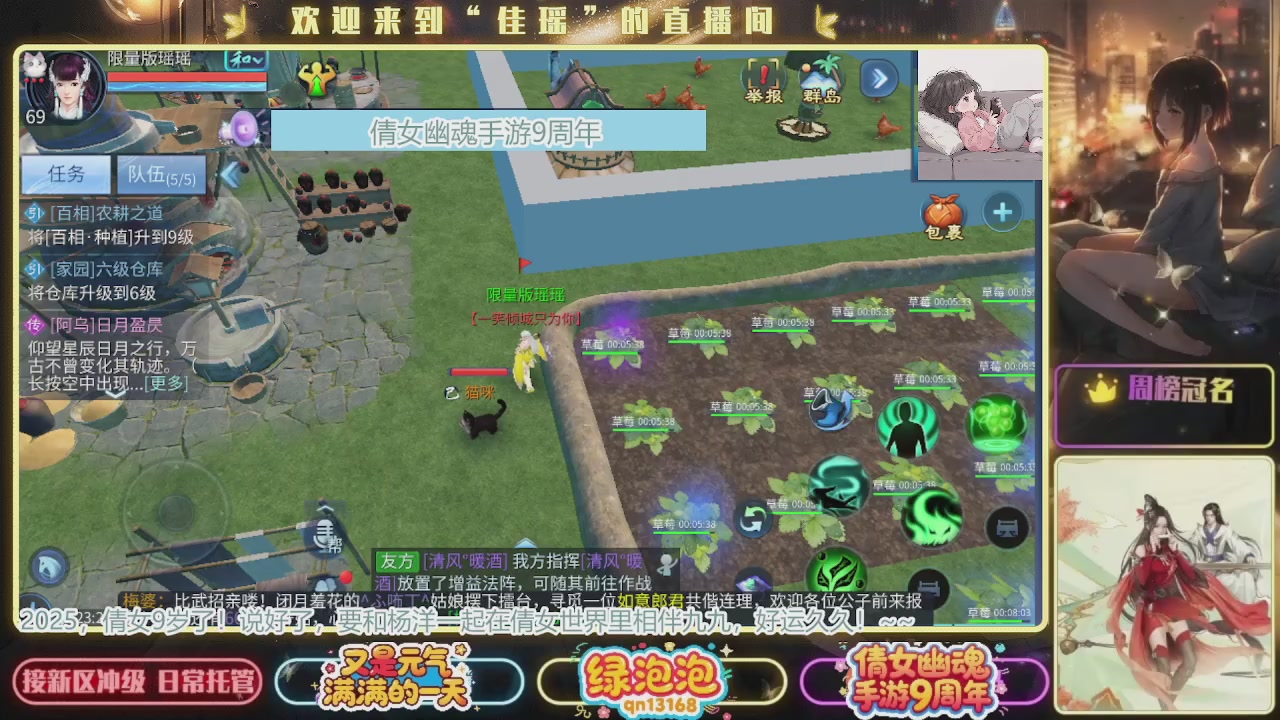Click the green ghost-face skill icon

[x=930, y=519]
